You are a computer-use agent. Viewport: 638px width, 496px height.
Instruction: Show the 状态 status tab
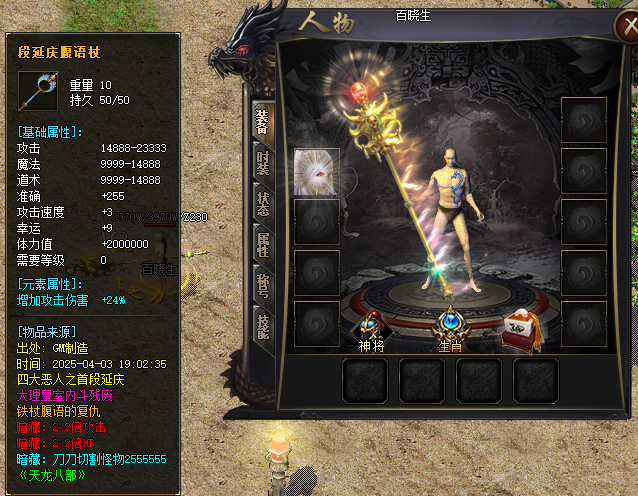point(263,199)
